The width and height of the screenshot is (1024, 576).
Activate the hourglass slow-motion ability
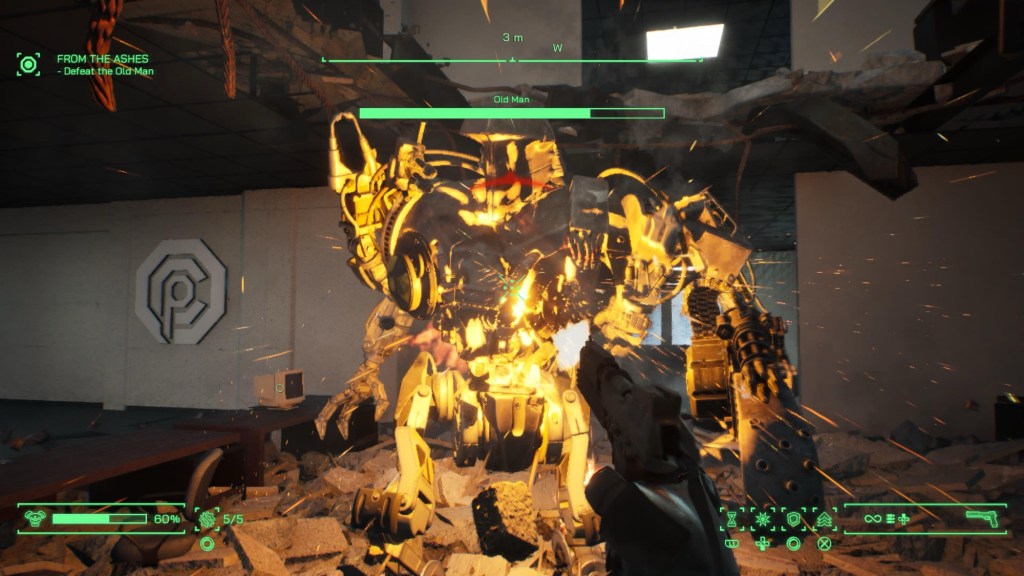(x=732, y=519)
